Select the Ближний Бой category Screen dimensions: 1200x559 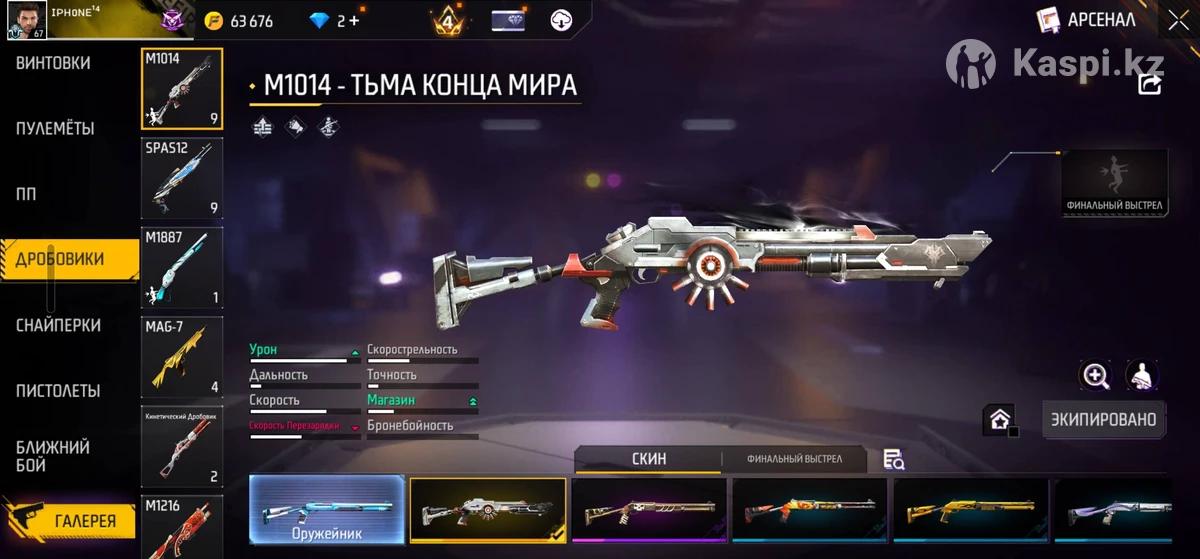click(53, 455)
